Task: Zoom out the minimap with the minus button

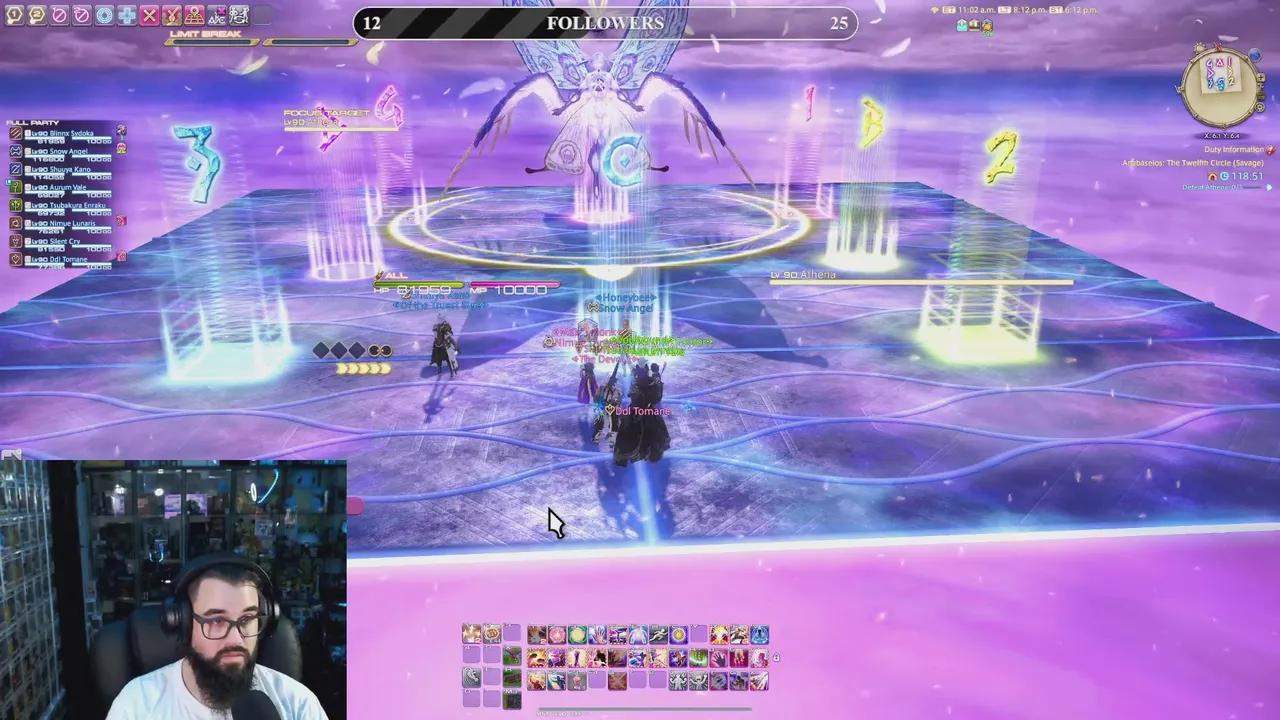Action: coord(1261,85)
